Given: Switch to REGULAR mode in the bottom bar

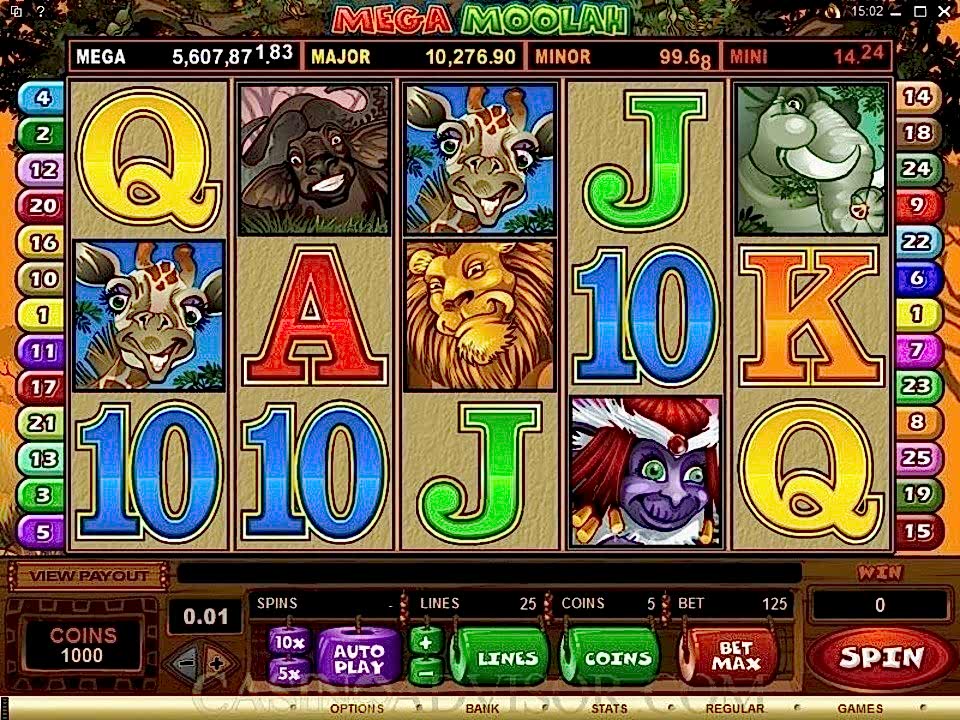Looking at the screenshot, I should tap(735, 709).
